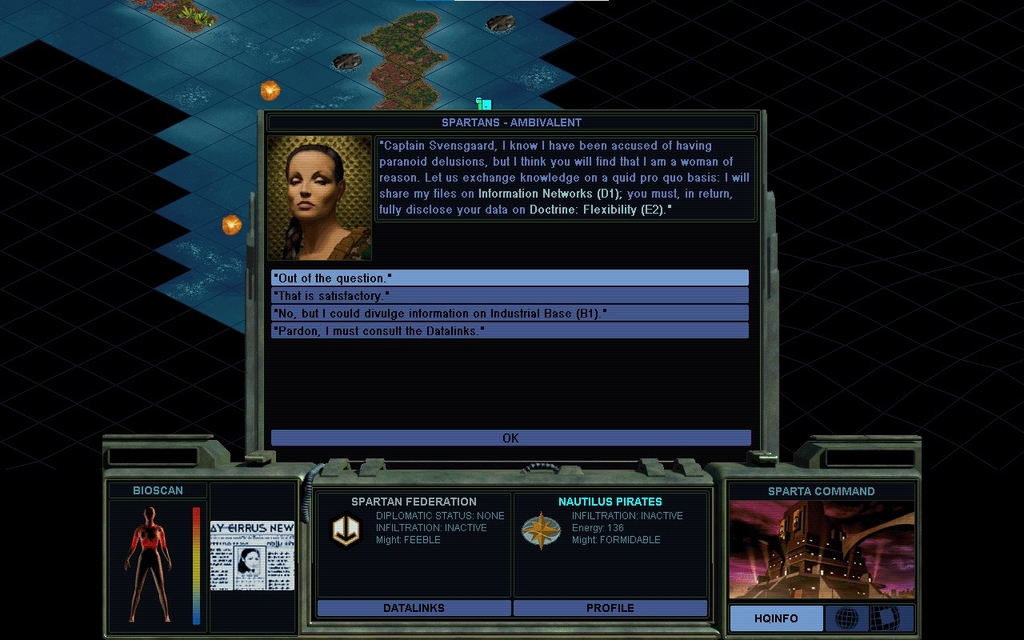Open the Datalinks panel button
The image size is (1024, 640).
(413, 608)
